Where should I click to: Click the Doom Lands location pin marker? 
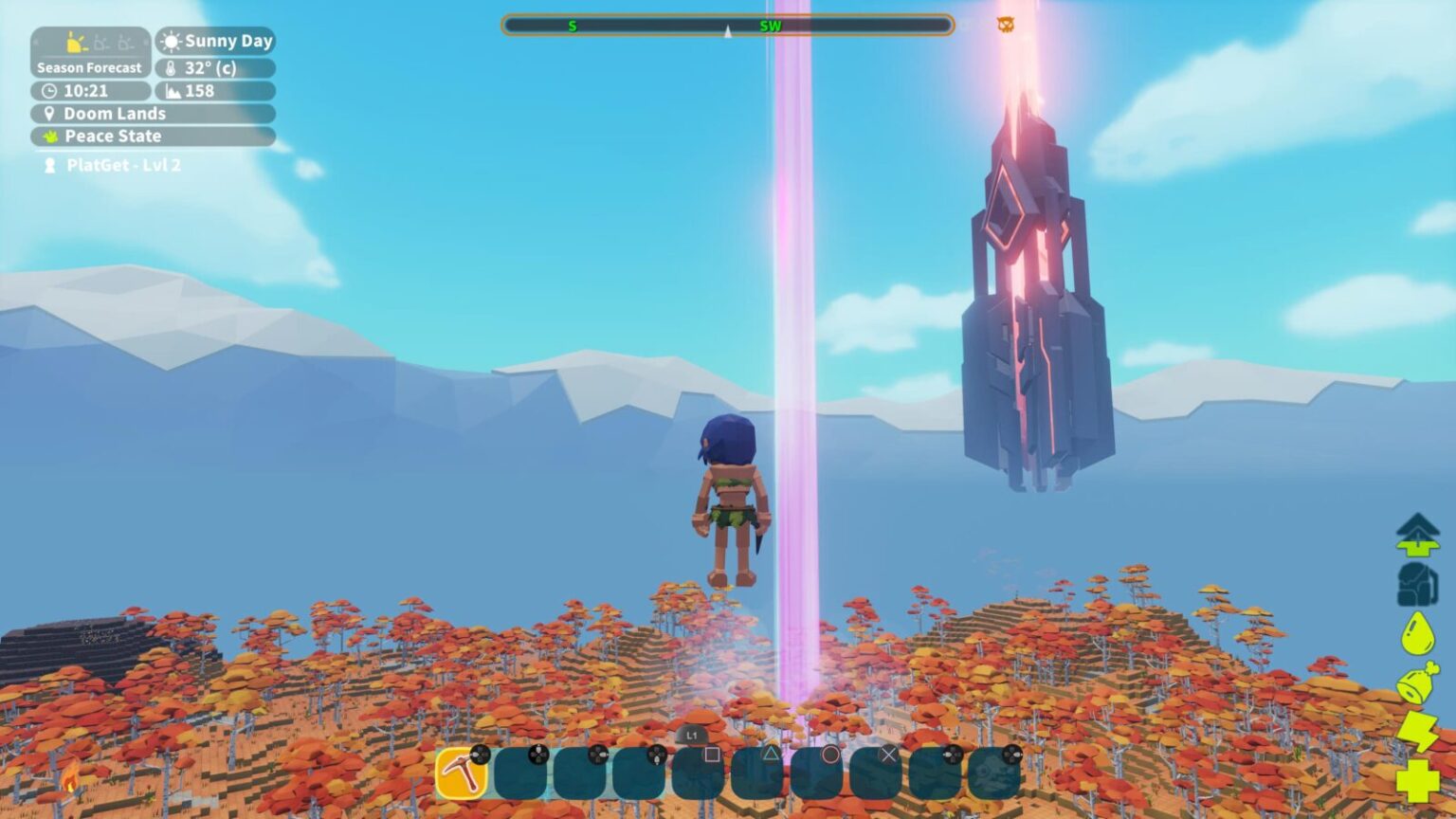tap(47, 113)
